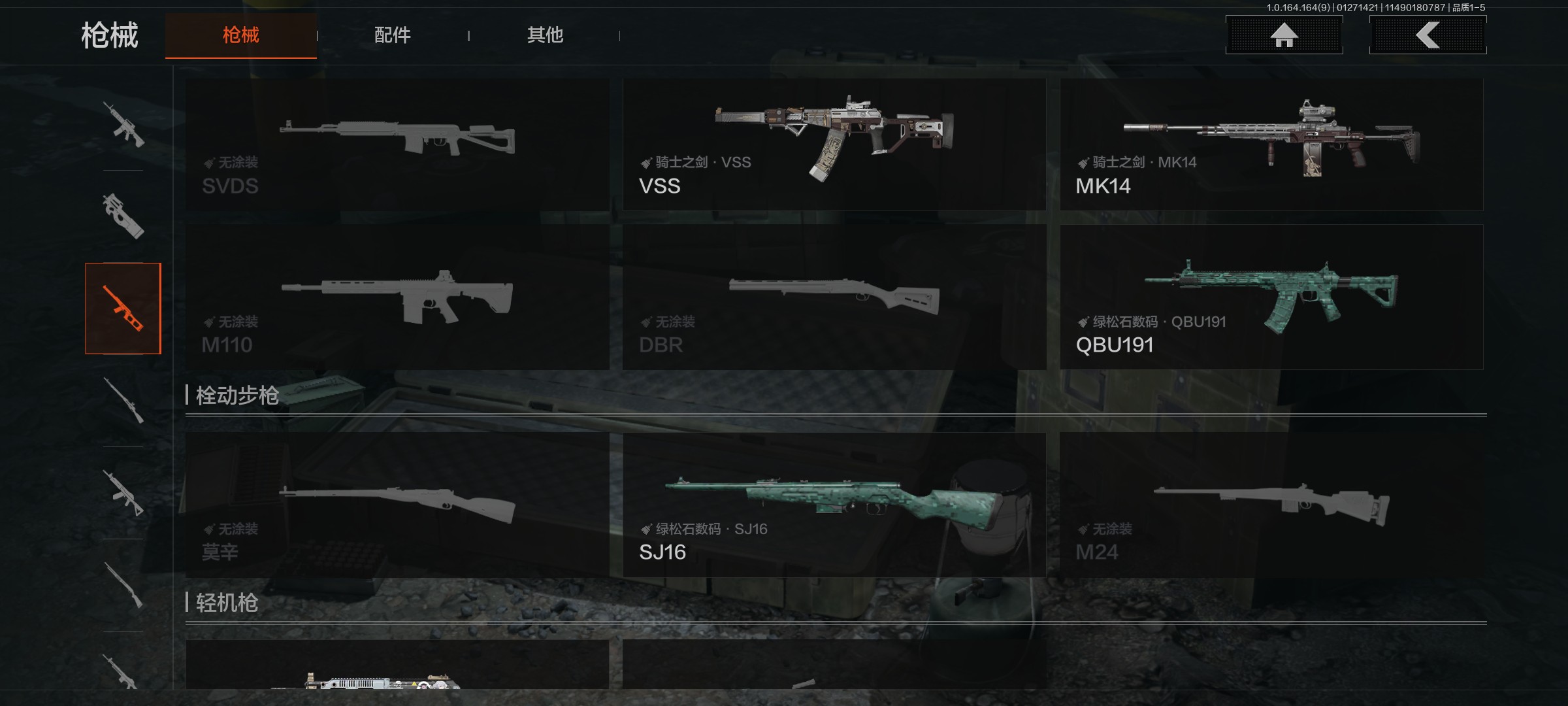Select the DBR weapon card
This screenshot has width=1568, height=706.
coord(834,297)
